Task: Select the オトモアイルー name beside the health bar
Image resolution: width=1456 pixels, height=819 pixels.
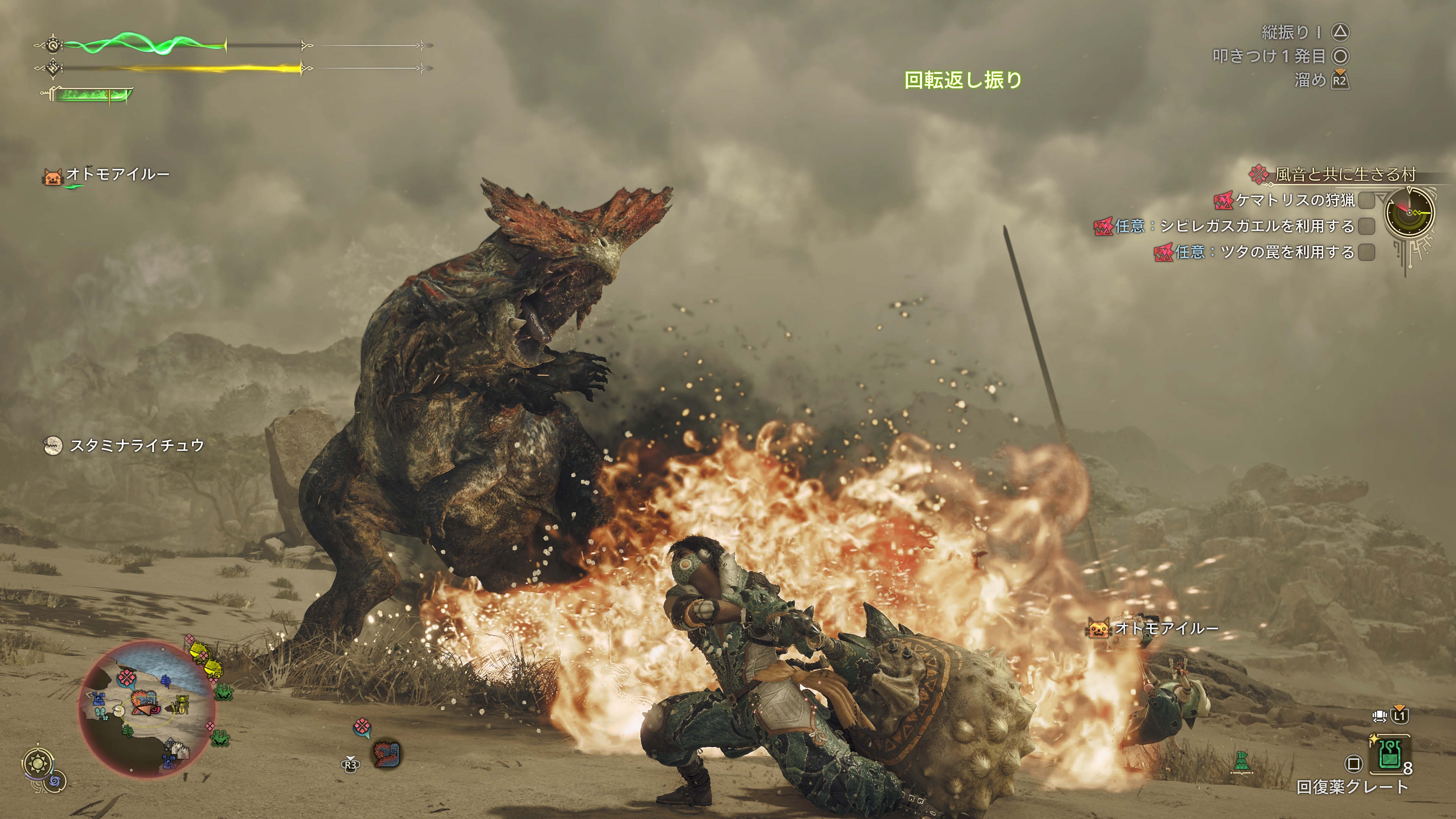Action: (x=118, y=174)
